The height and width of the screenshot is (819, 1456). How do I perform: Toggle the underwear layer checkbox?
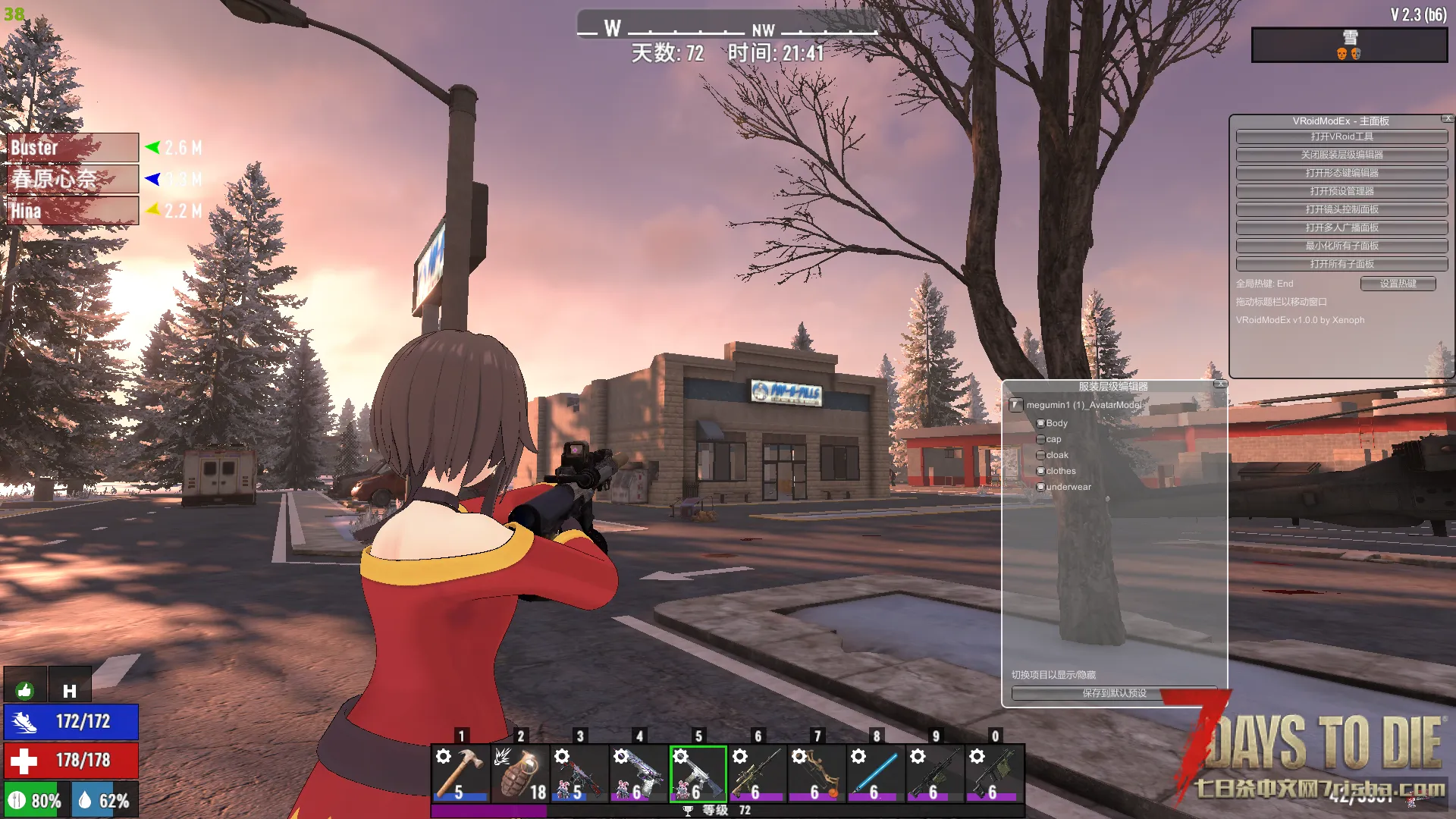point(1041,487)
